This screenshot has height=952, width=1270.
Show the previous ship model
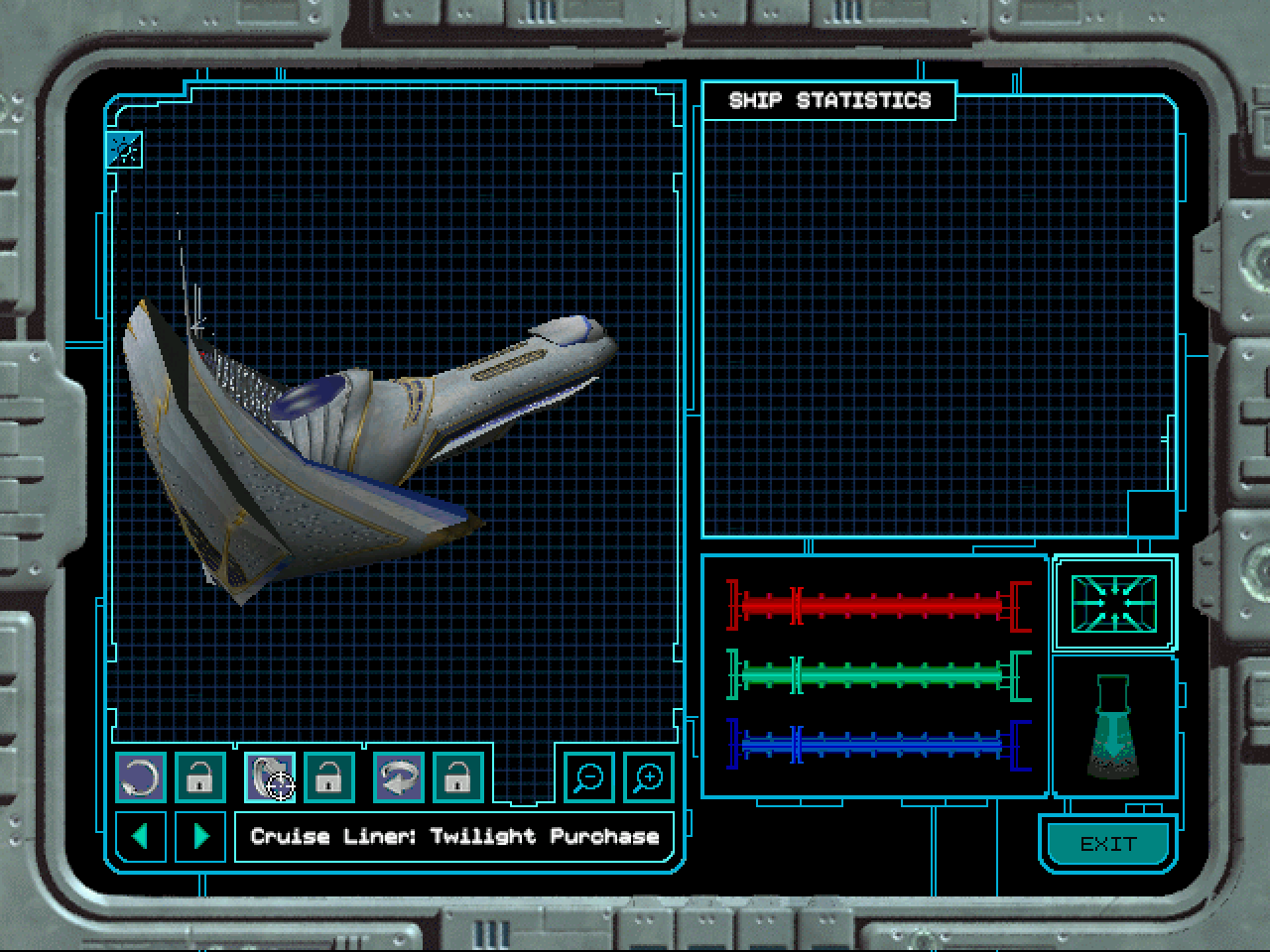coord(141,836)
